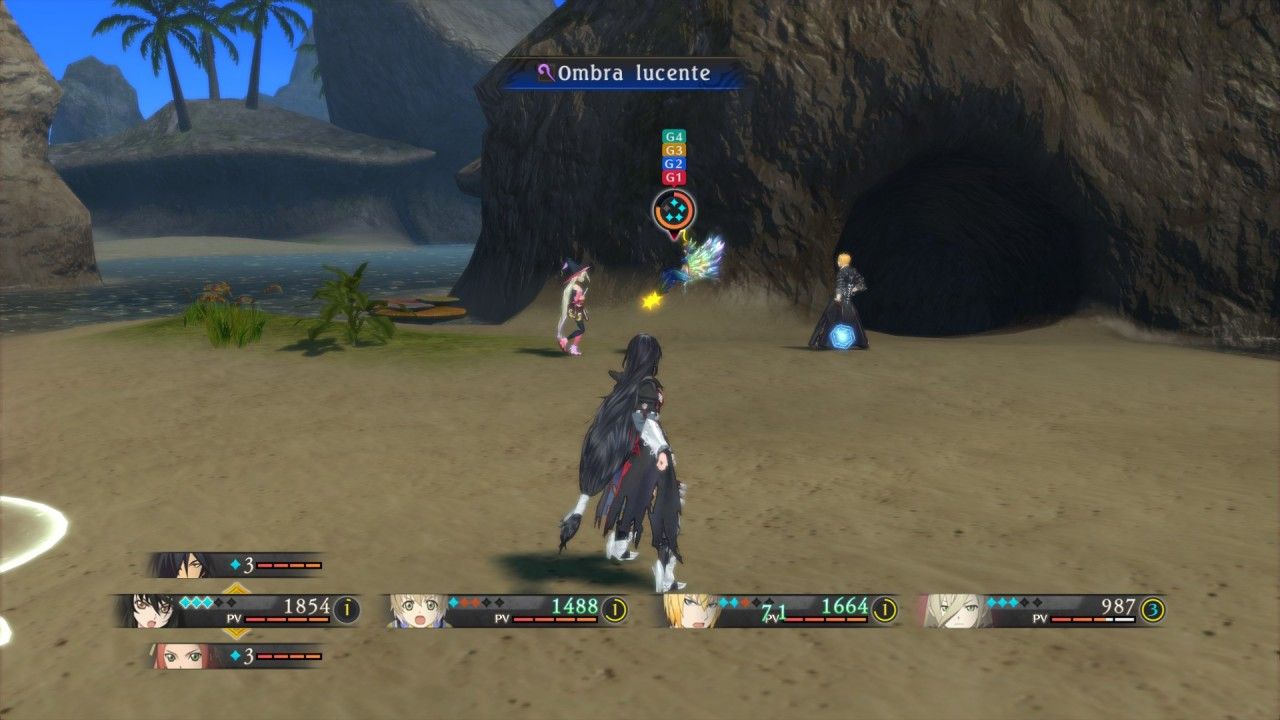Click the purple spell icon beside Ombra lucente
The image size is (1280, 720).
coord(544,72)
